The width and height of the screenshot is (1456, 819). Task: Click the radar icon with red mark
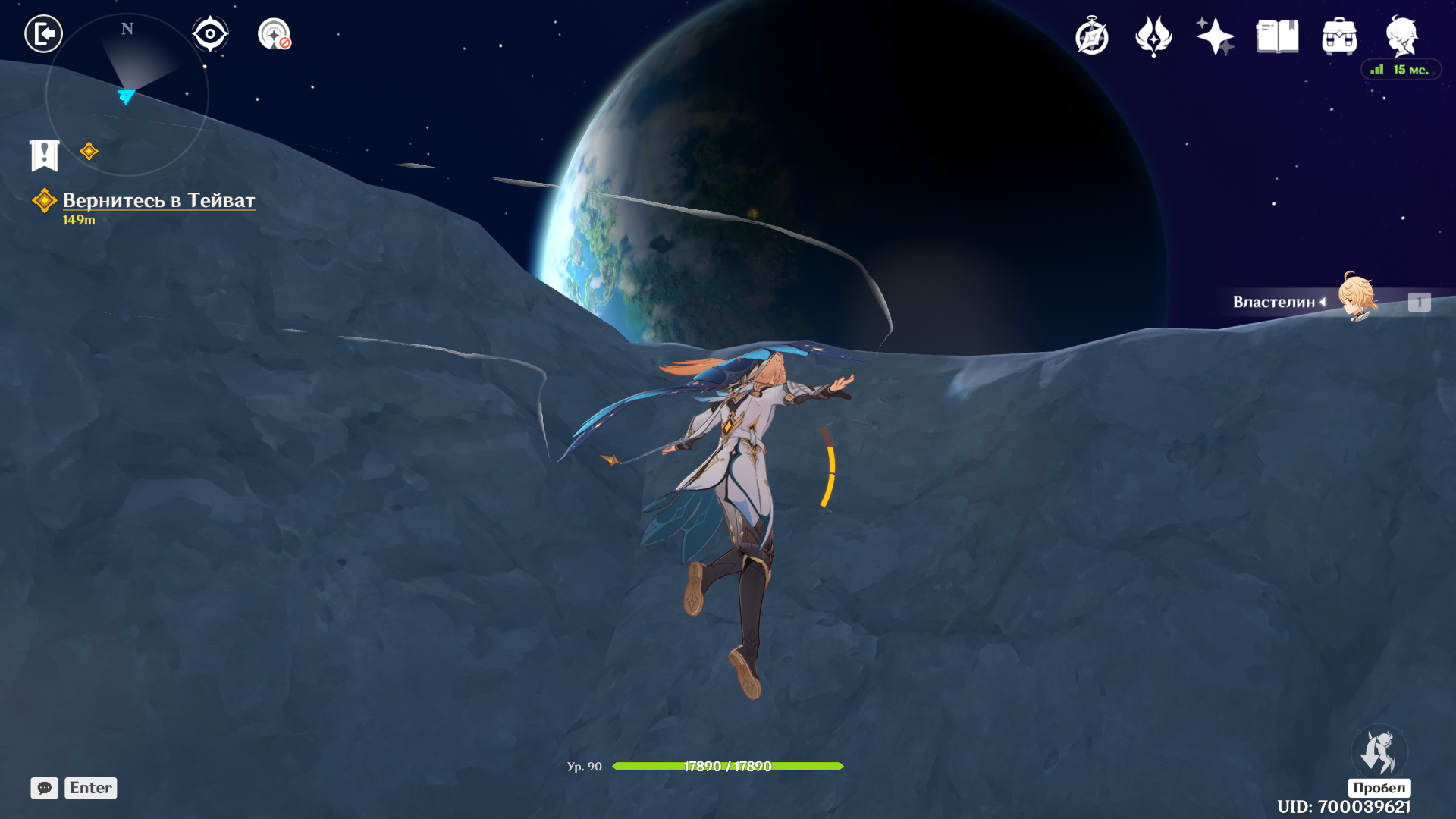point(275,34)
